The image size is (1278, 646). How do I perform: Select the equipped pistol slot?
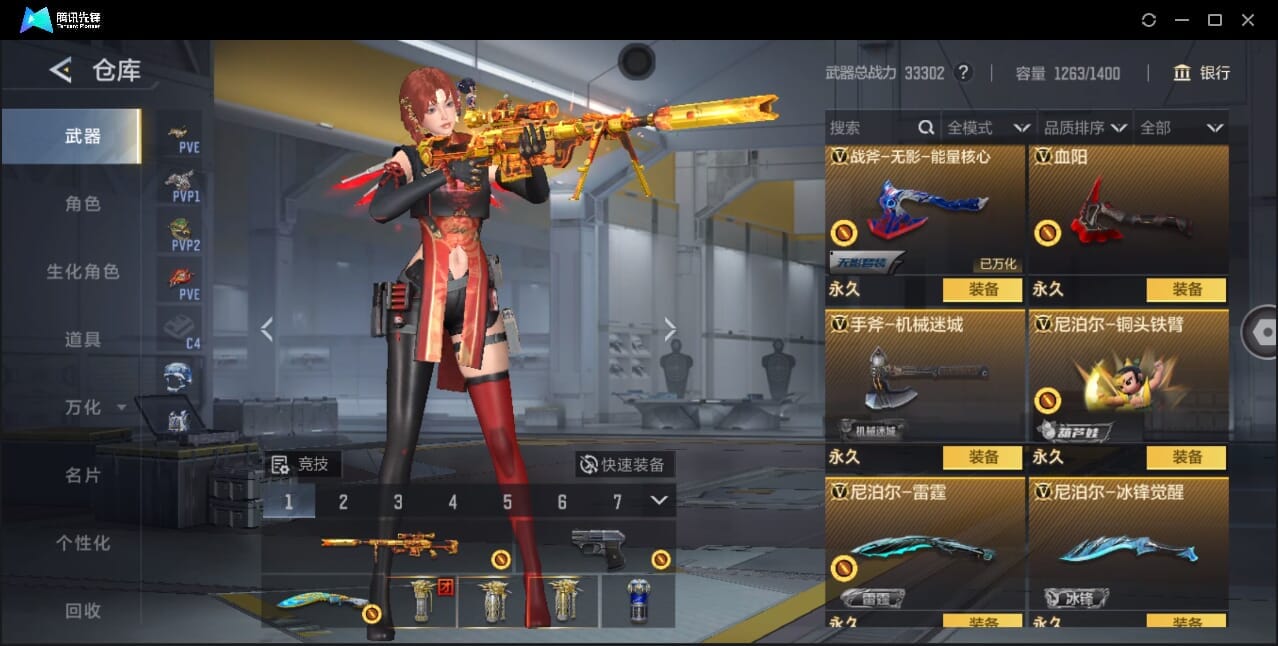pos(598,548)
